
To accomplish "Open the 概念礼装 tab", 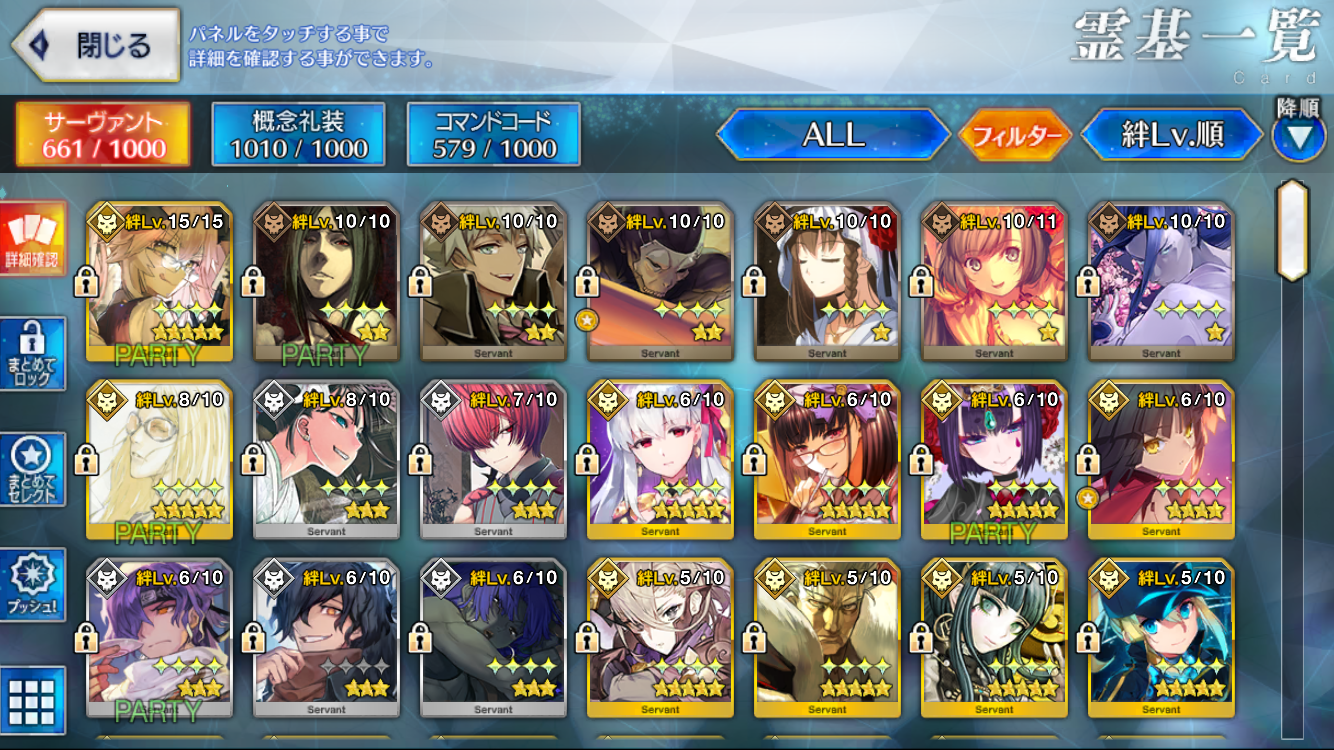I will (x=298, y=135).
